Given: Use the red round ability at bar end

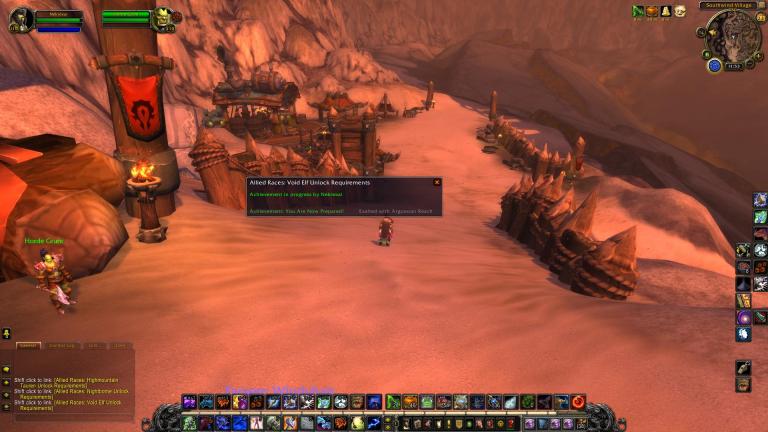Looking at the screenshot, I should pyautogui.click(x=577, y=402).
